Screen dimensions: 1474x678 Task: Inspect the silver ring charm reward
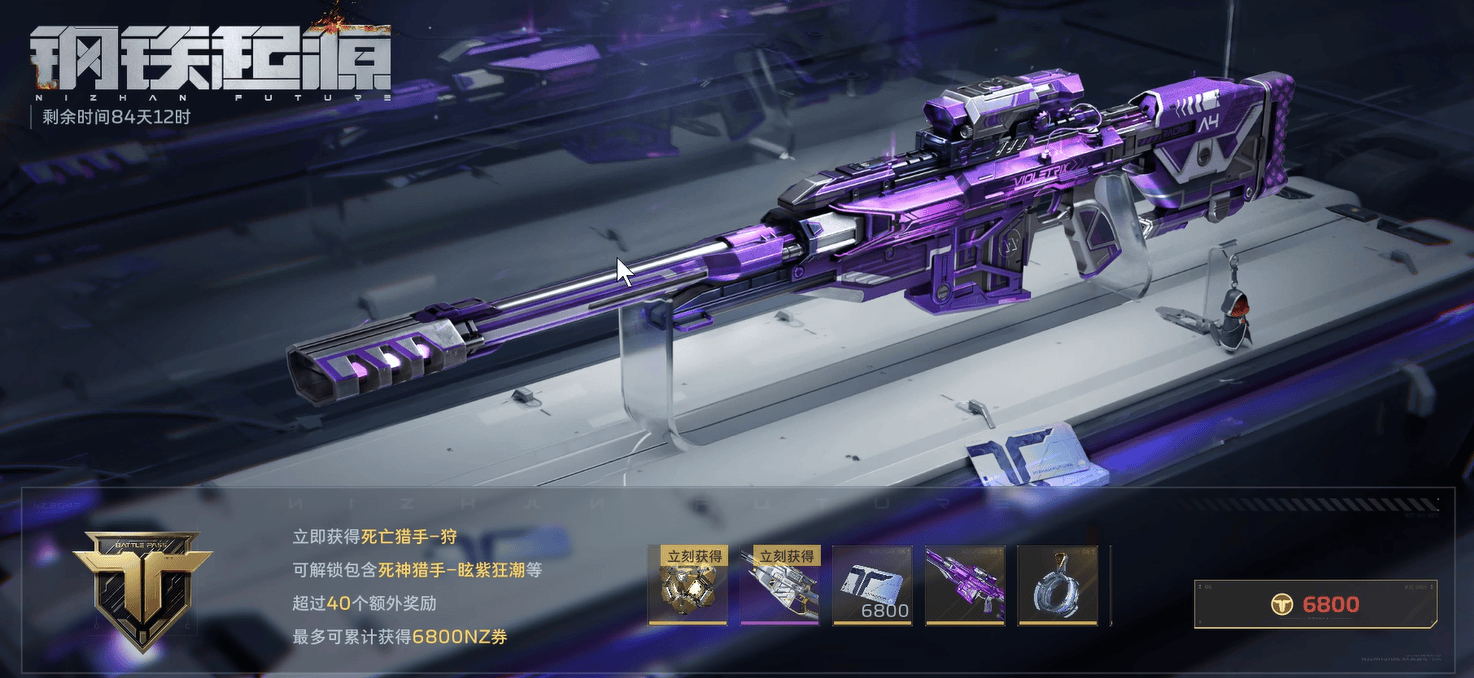tap(1057, 586)
